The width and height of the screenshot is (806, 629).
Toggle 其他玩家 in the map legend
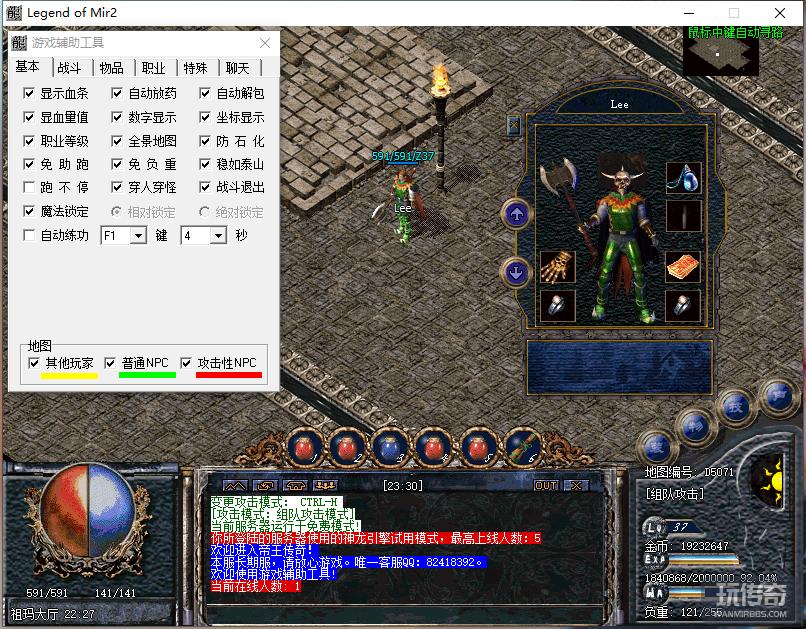pyautogui.click(x=35, y=363)
